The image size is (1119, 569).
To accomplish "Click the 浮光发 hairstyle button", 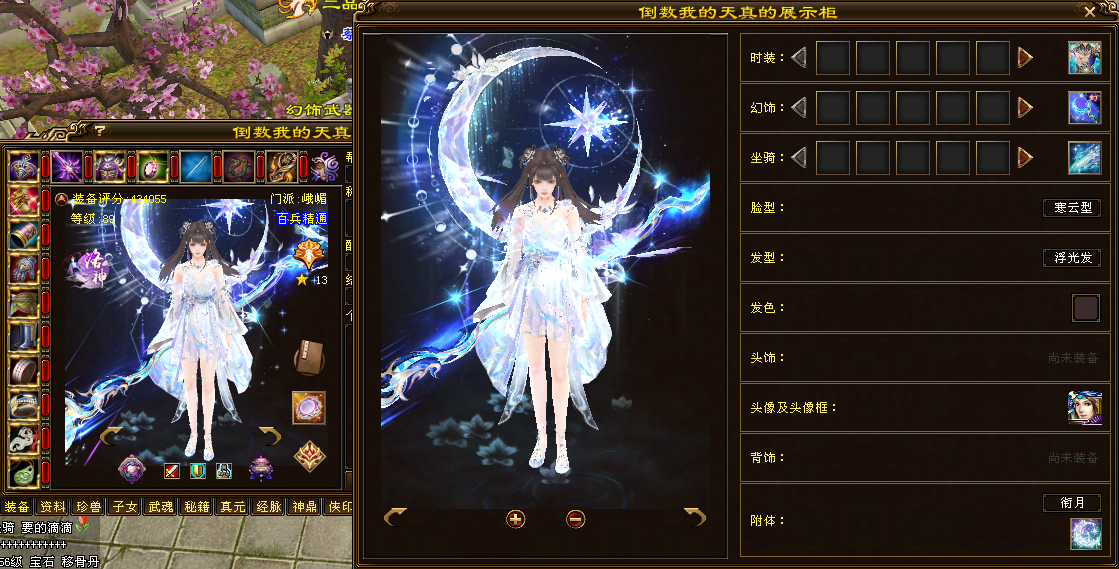I will click(x=1071, y=258).
